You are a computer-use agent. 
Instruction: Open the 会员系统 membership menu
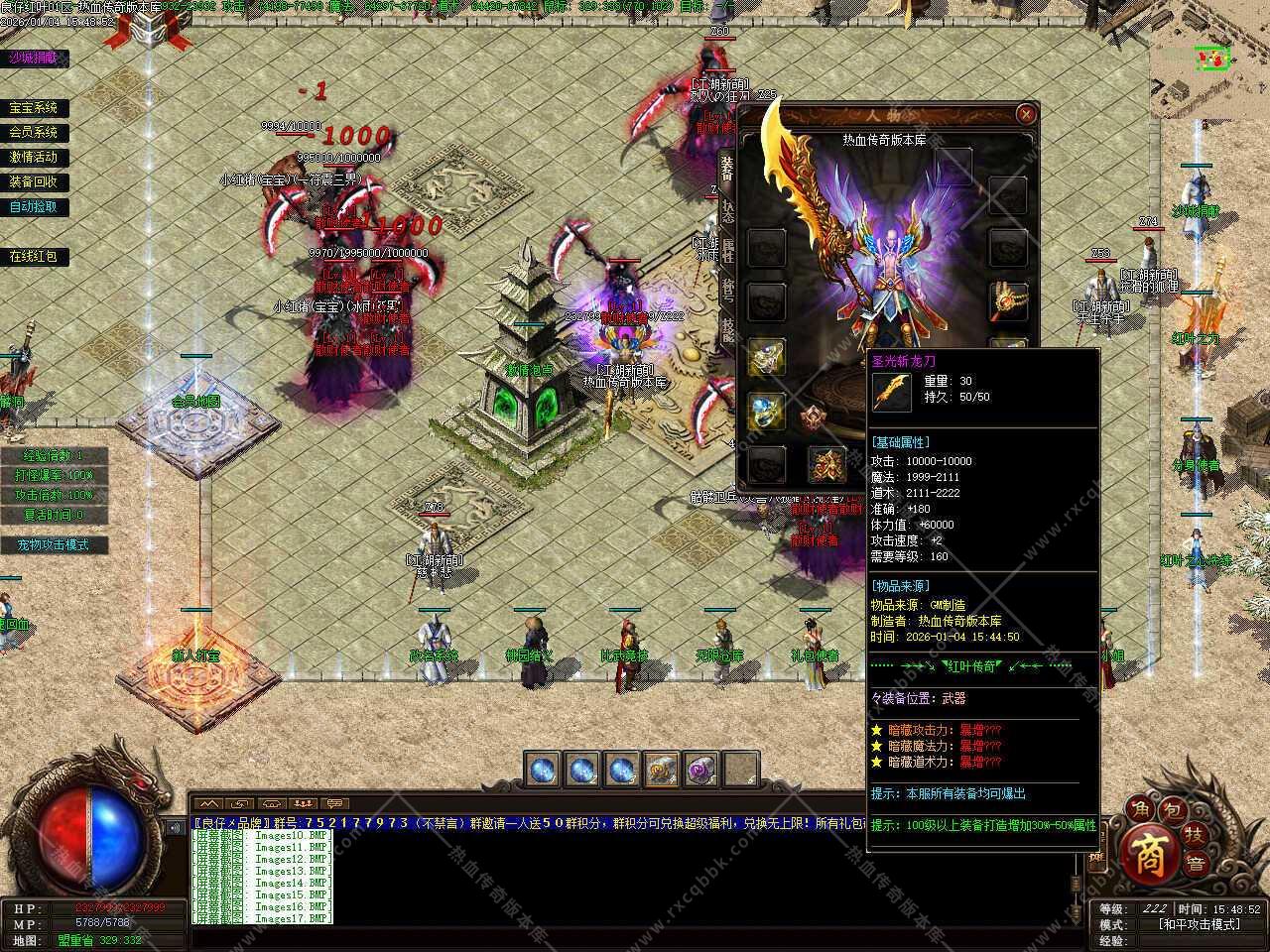click(x=34, y=132)
